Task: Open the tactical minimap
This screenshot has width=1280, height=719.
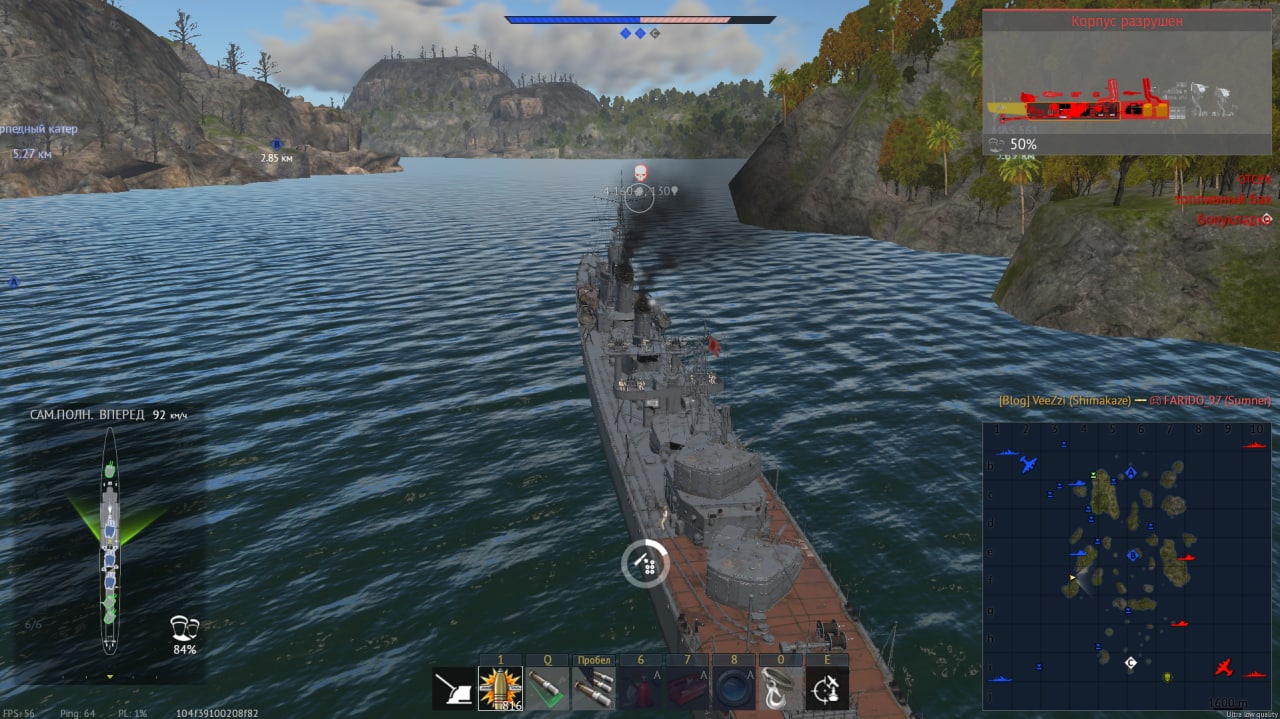Action: 1125,565
